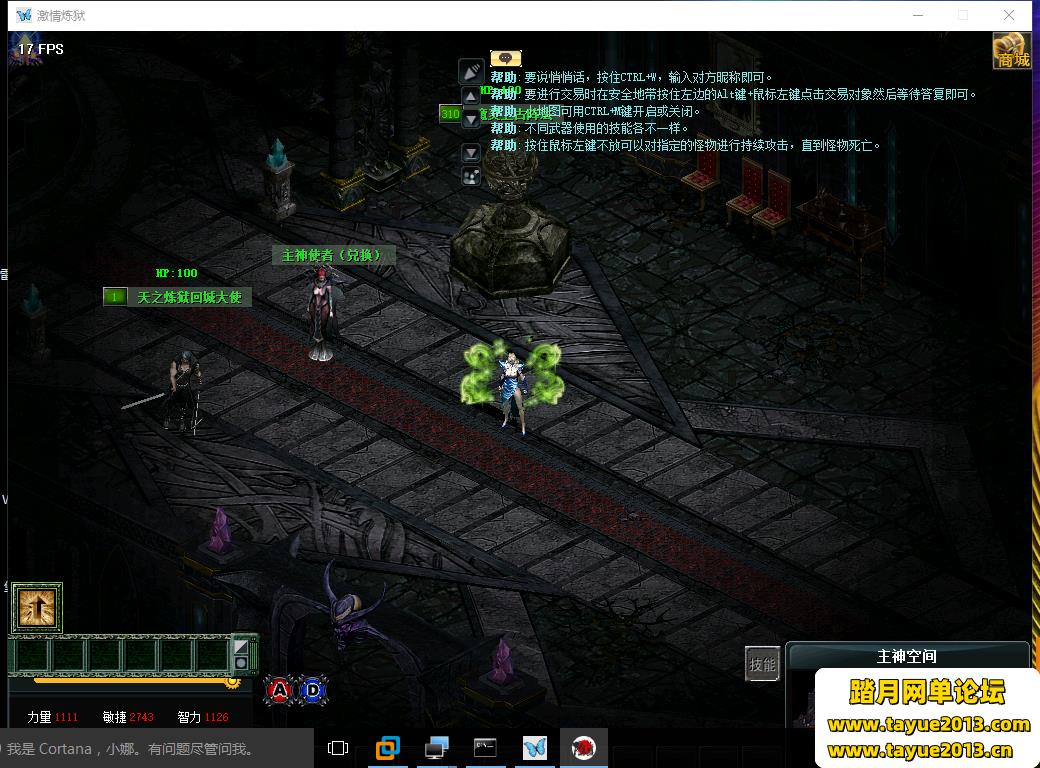Image resolution: width=1040 pixels, height=768 pixels.
Task: Click the chat scroll-up arrow button
Action: 471,97
